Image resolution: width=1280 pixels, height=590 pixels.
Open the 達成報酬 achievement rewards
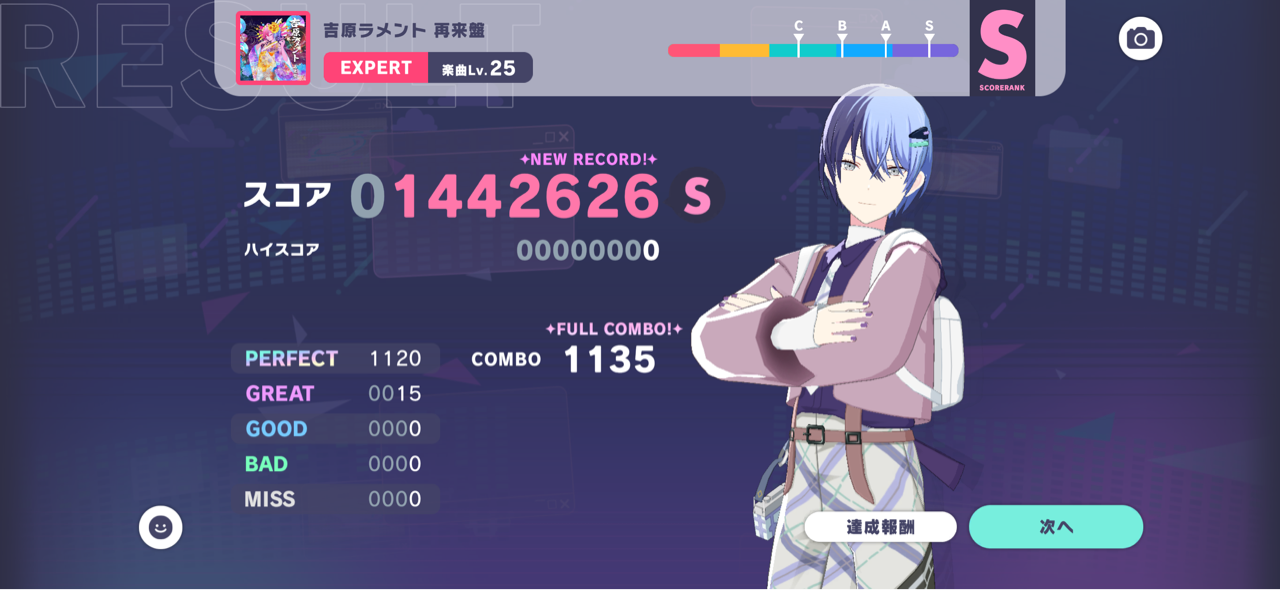880,527
